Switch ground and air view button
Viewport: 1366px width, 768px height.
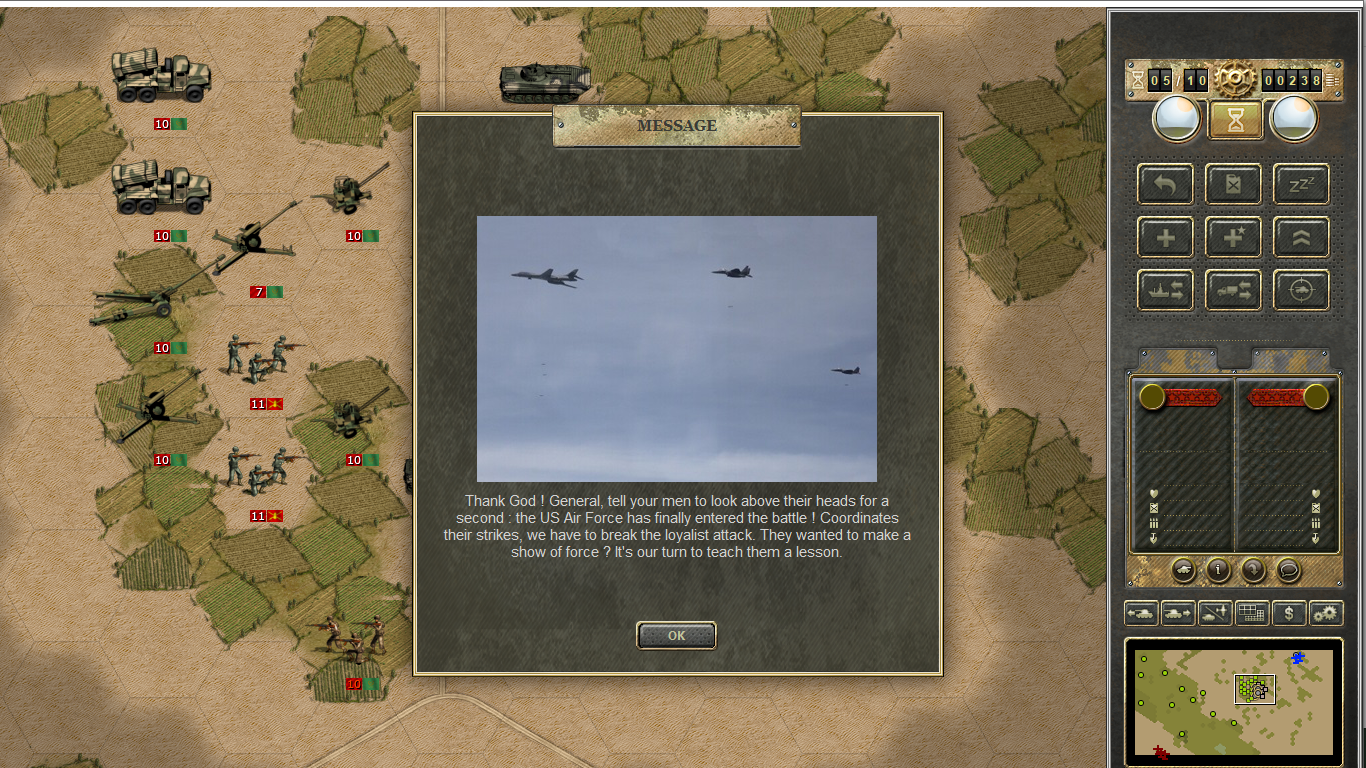(1215, 613)
